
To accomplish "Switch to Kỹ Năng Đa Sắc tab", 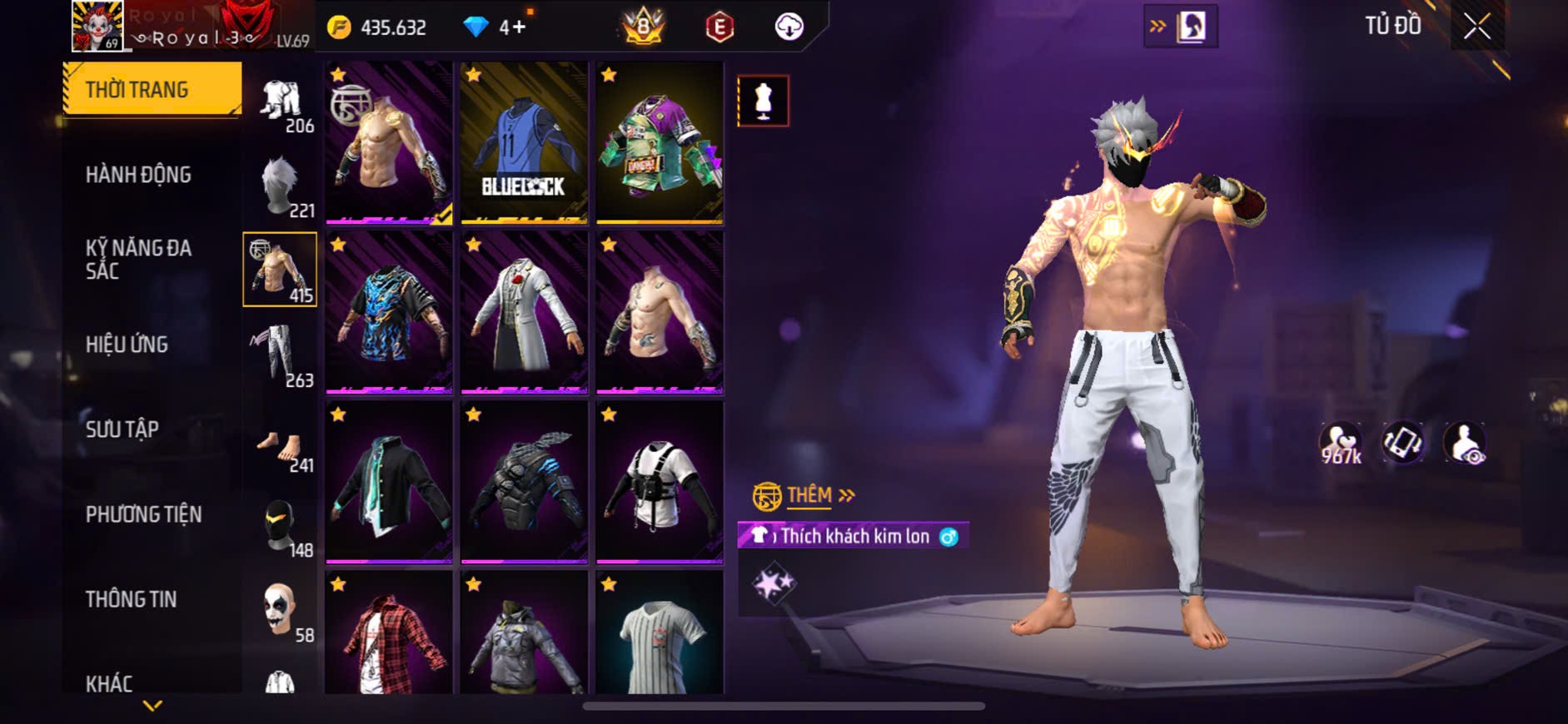I will pos(138,260).
